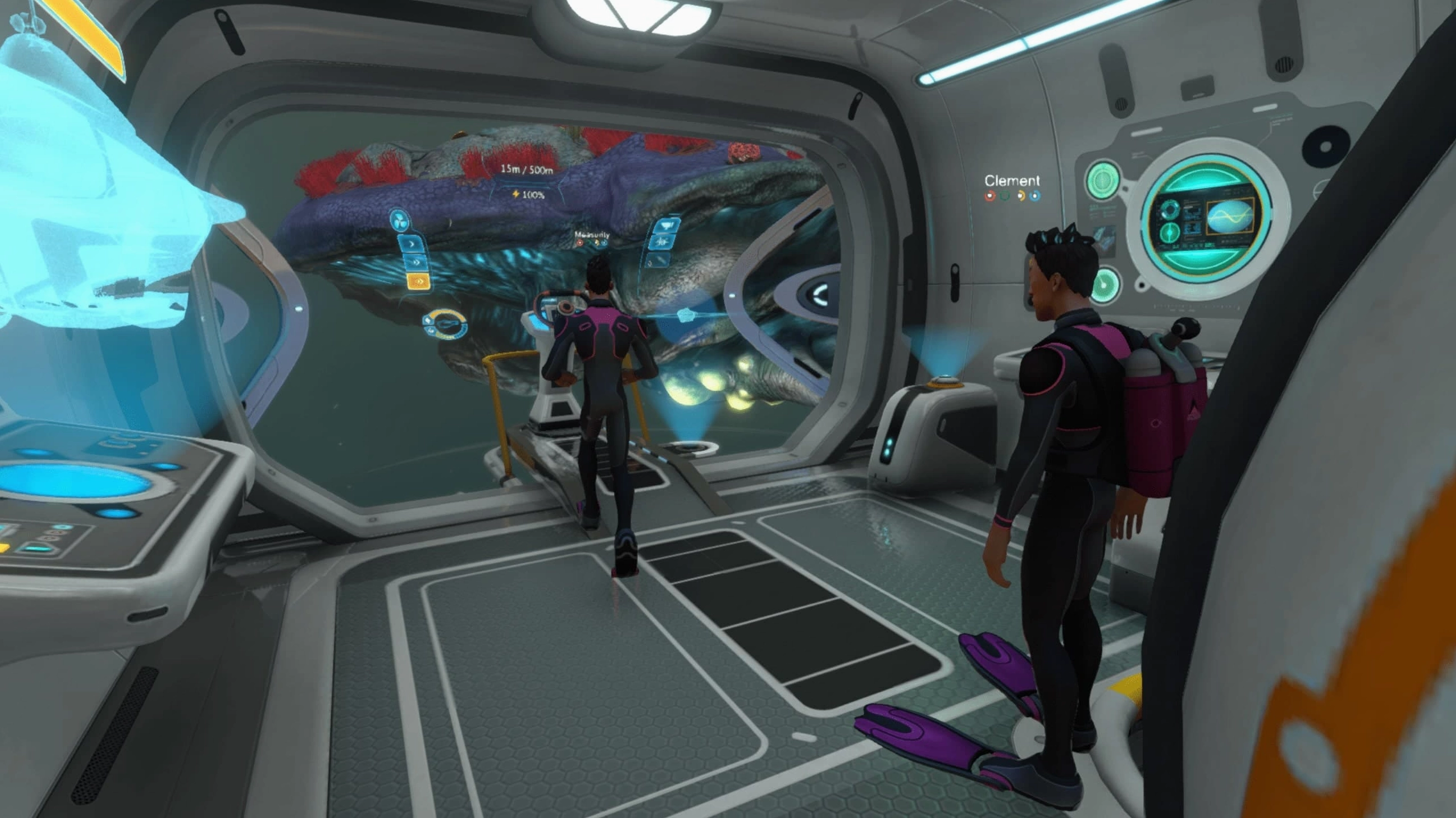The width and height of the screenshot is (1456, 818).
Task: Click the blue status ring under Clement
Action: click(x=1035, y=196)
